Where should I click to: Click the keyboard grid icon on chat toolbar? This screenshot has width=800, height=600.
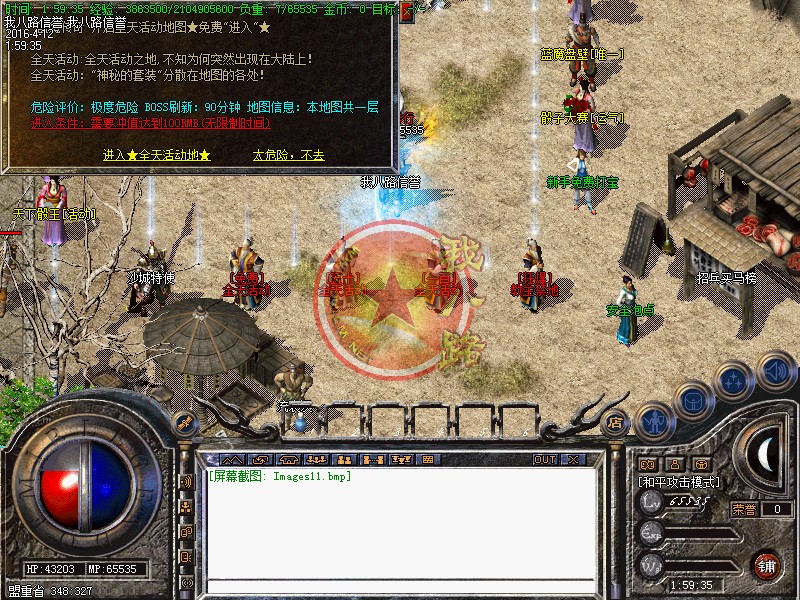pos(428,460)
